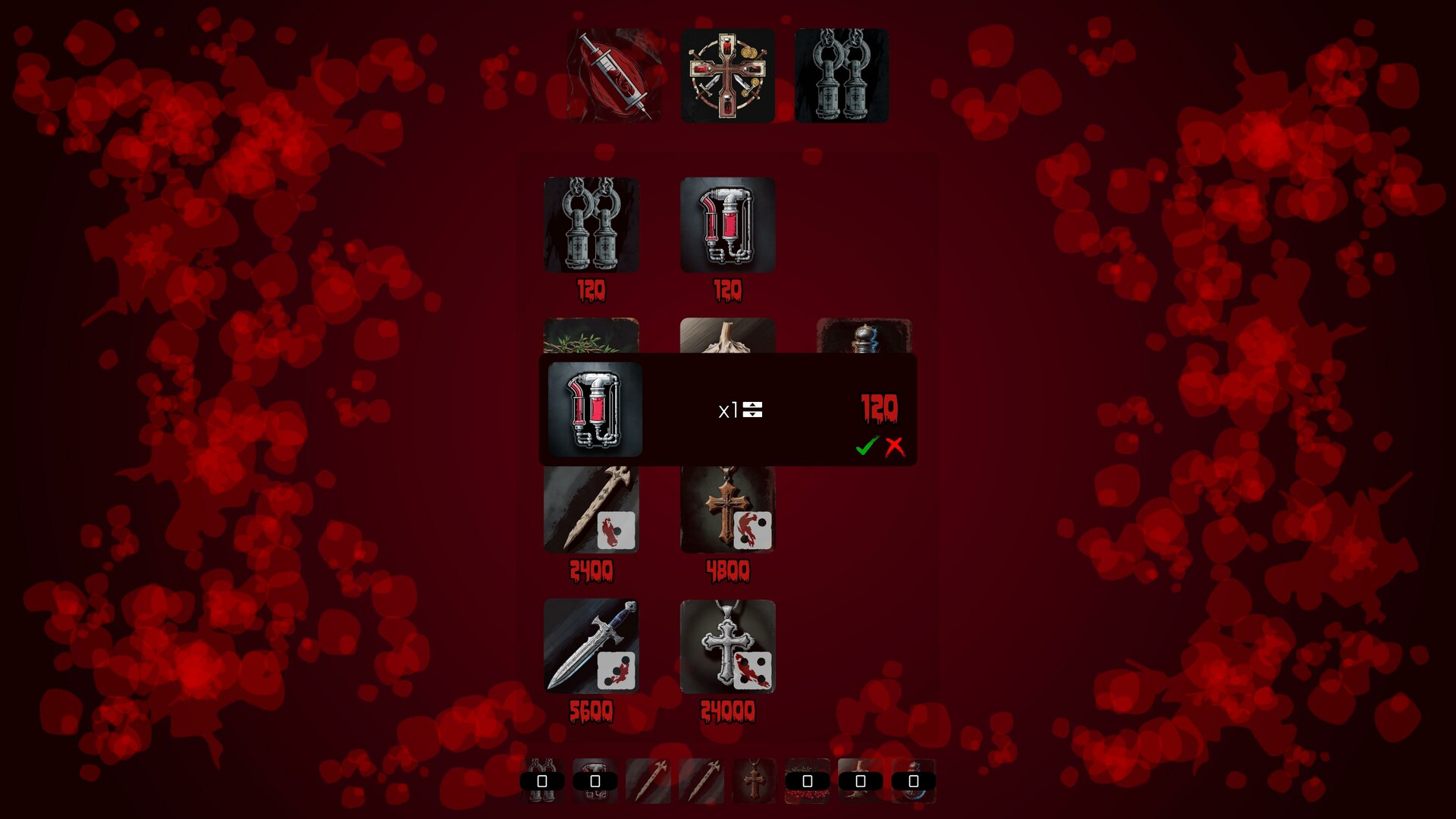
Task: Cancel purchase with the red X
Action: point(896,448)
